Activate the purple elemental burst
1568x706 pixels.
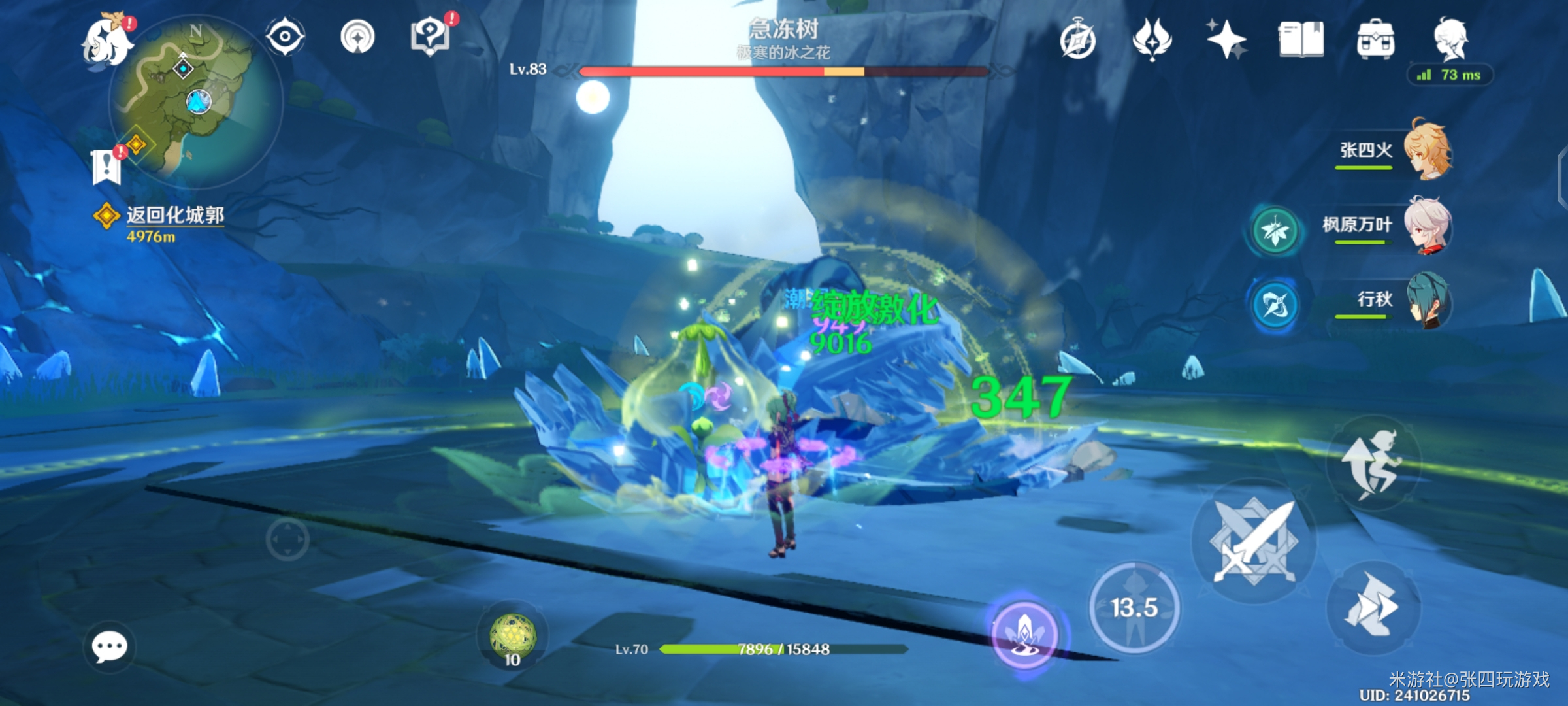pos(1024,634)
